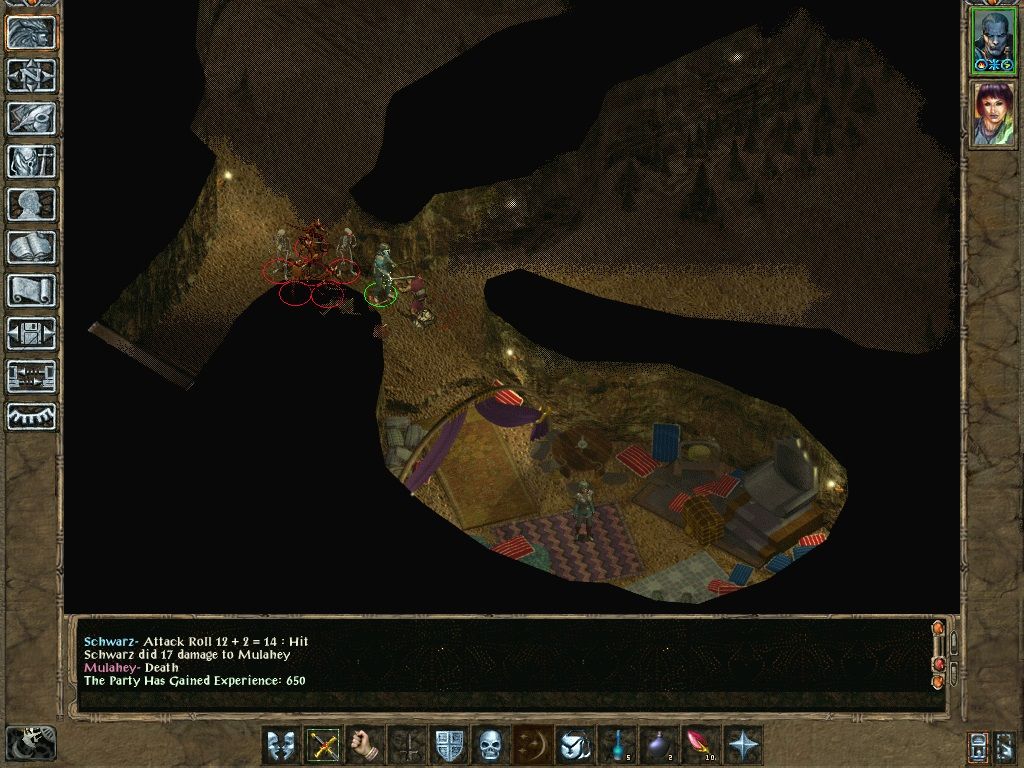Image resolution: width=1024 pixels, height=768 pixels.
Task: Open the journal with quill icon
Action: 32,118
